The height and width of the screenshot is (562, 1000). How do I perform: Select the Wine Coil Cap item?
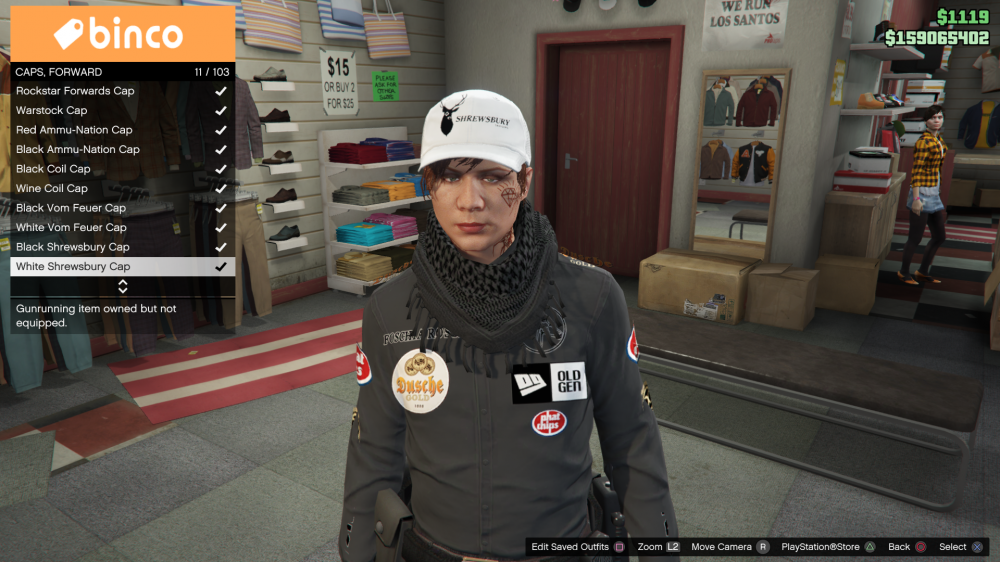120,188
